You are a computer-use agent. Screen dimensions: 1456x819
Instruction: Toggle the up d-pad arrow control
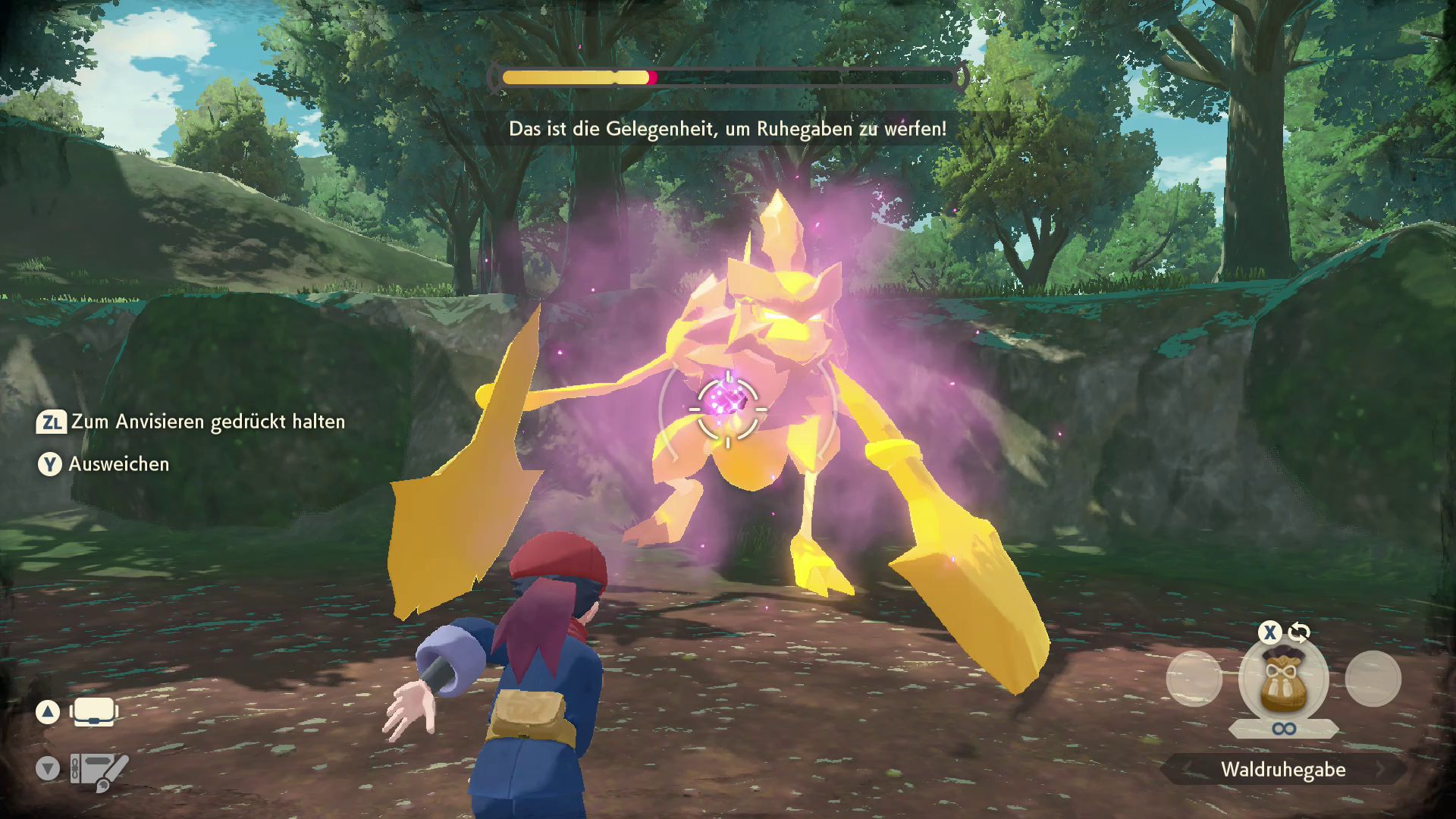coord(49,711)
